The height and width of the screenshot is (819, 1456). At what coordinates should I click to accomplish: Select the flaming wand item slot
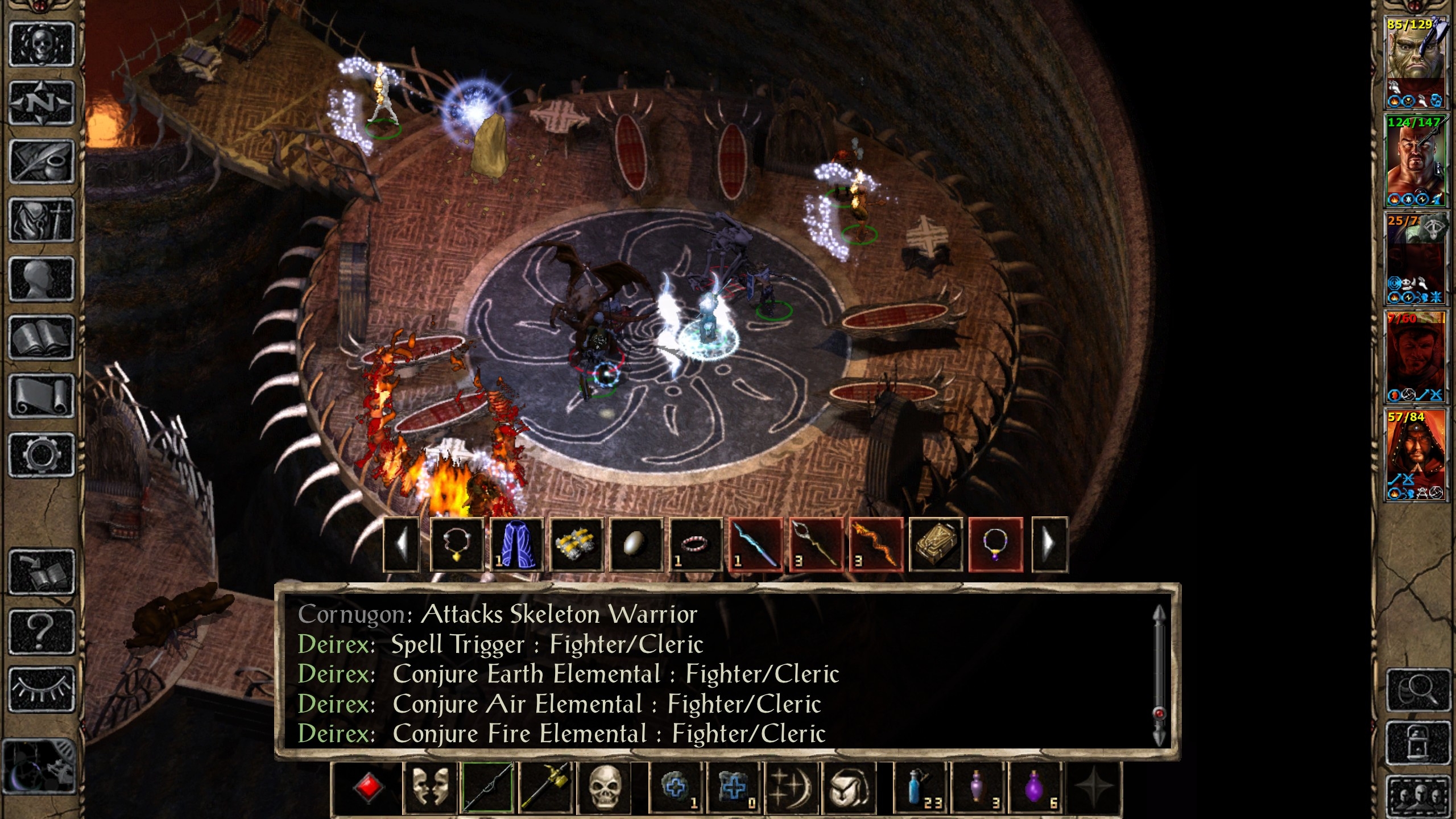tap(875, 544)
